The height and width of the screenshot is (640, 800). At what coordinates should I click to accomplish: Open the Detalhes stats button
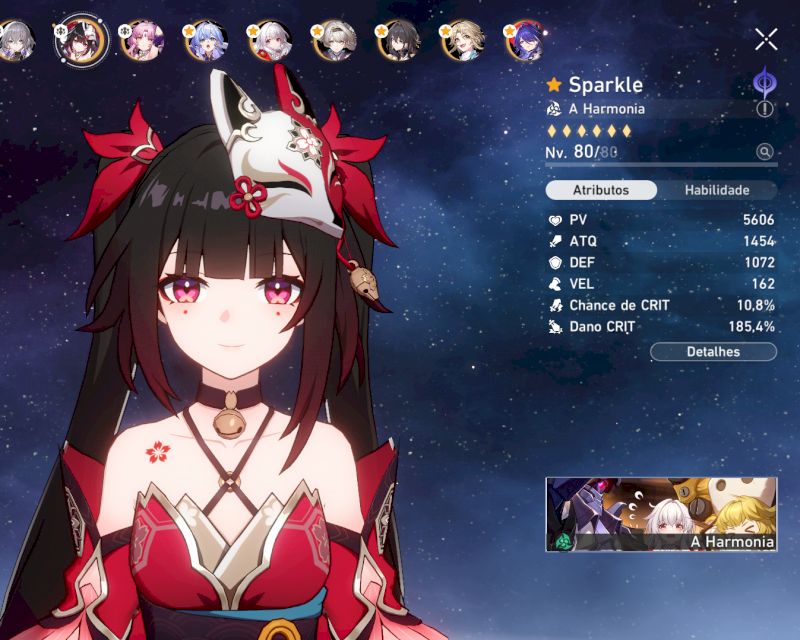pyautogui.click(x=713, y=352)
